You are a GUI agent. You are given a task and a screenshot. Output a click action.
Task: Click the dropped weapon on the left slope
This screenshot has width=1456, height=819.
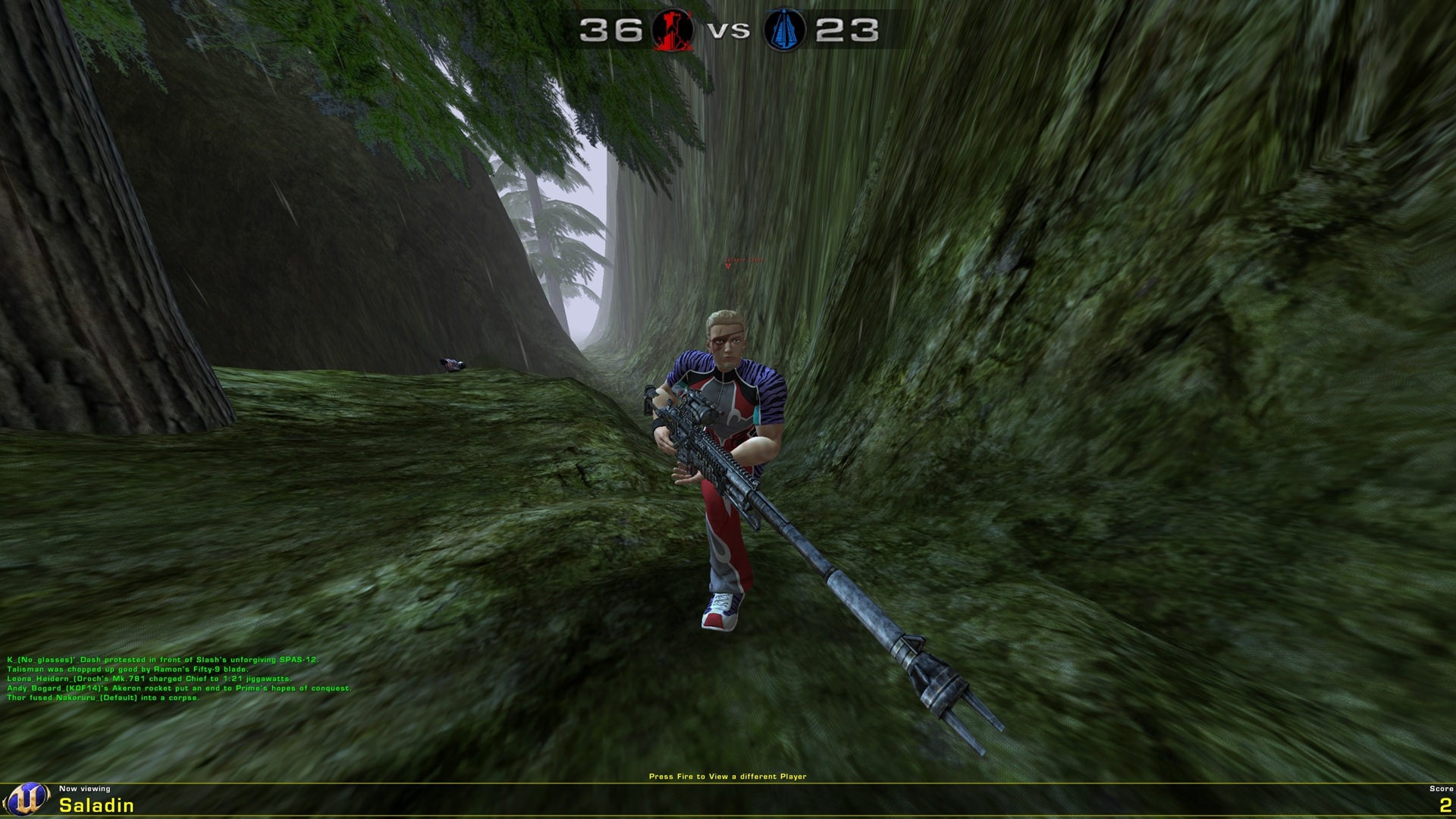point(450,363)
